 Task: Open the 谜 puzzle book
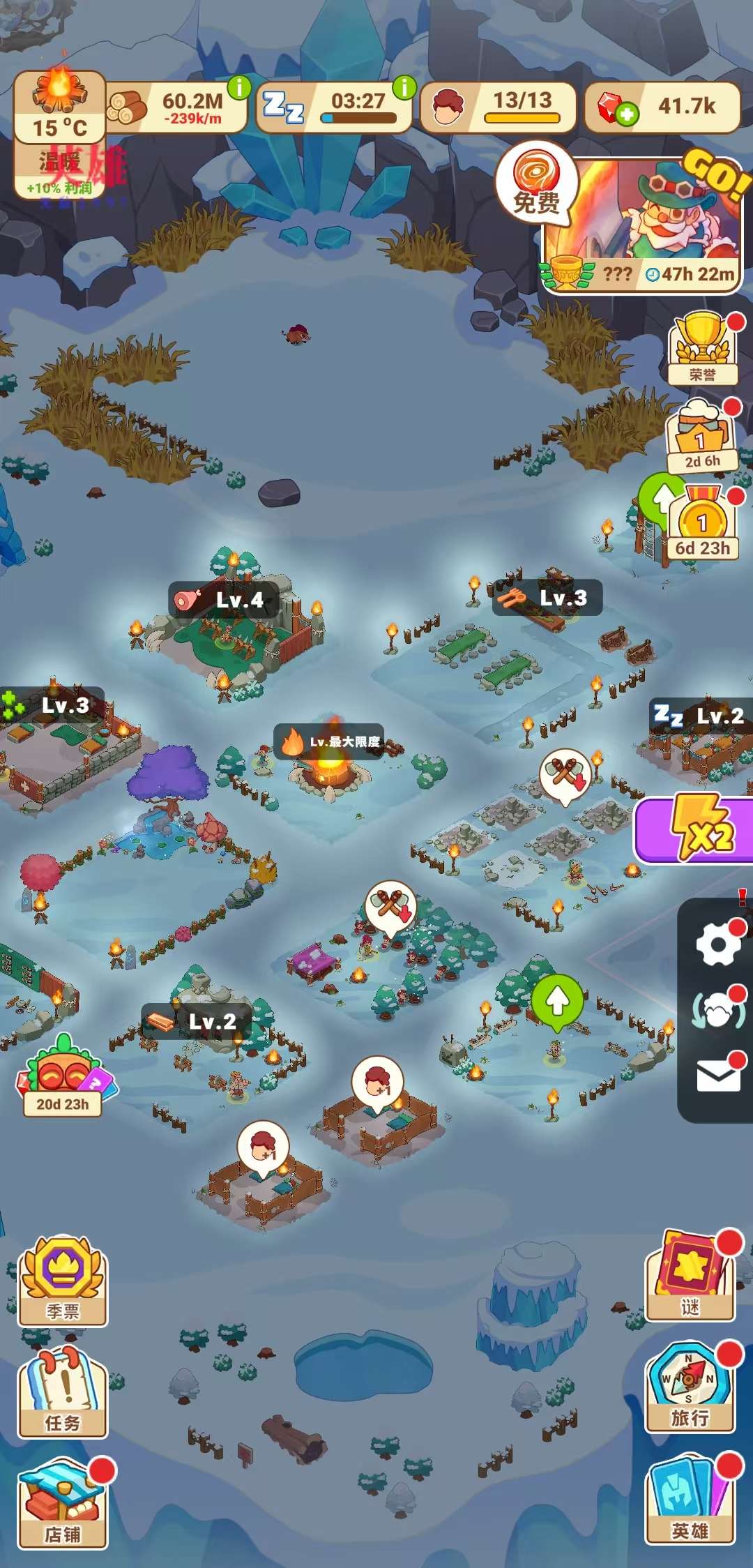[x=690, y=1278]
